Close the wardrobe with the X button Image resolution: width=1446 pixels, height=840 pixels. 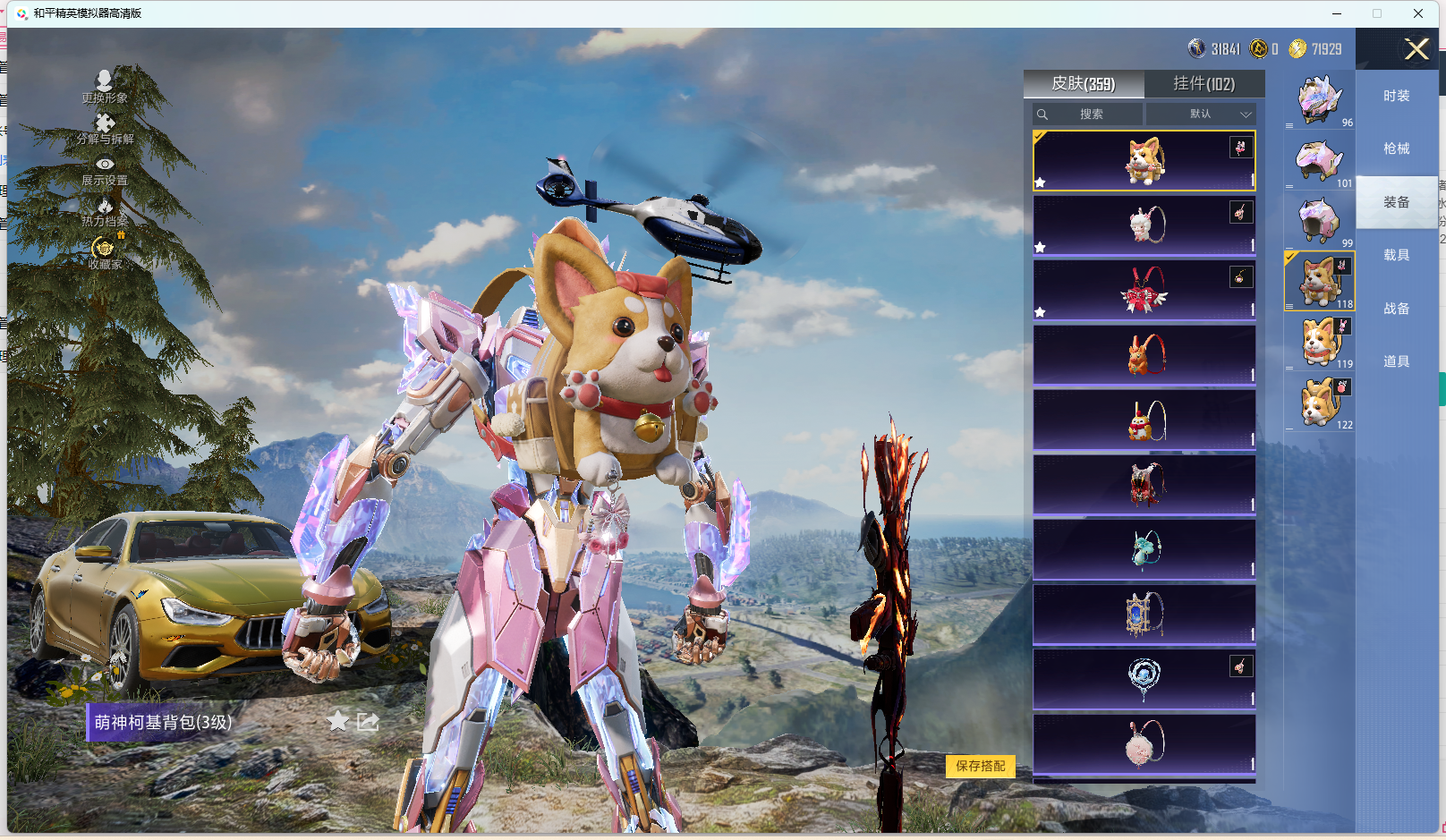pos(1416,49)
